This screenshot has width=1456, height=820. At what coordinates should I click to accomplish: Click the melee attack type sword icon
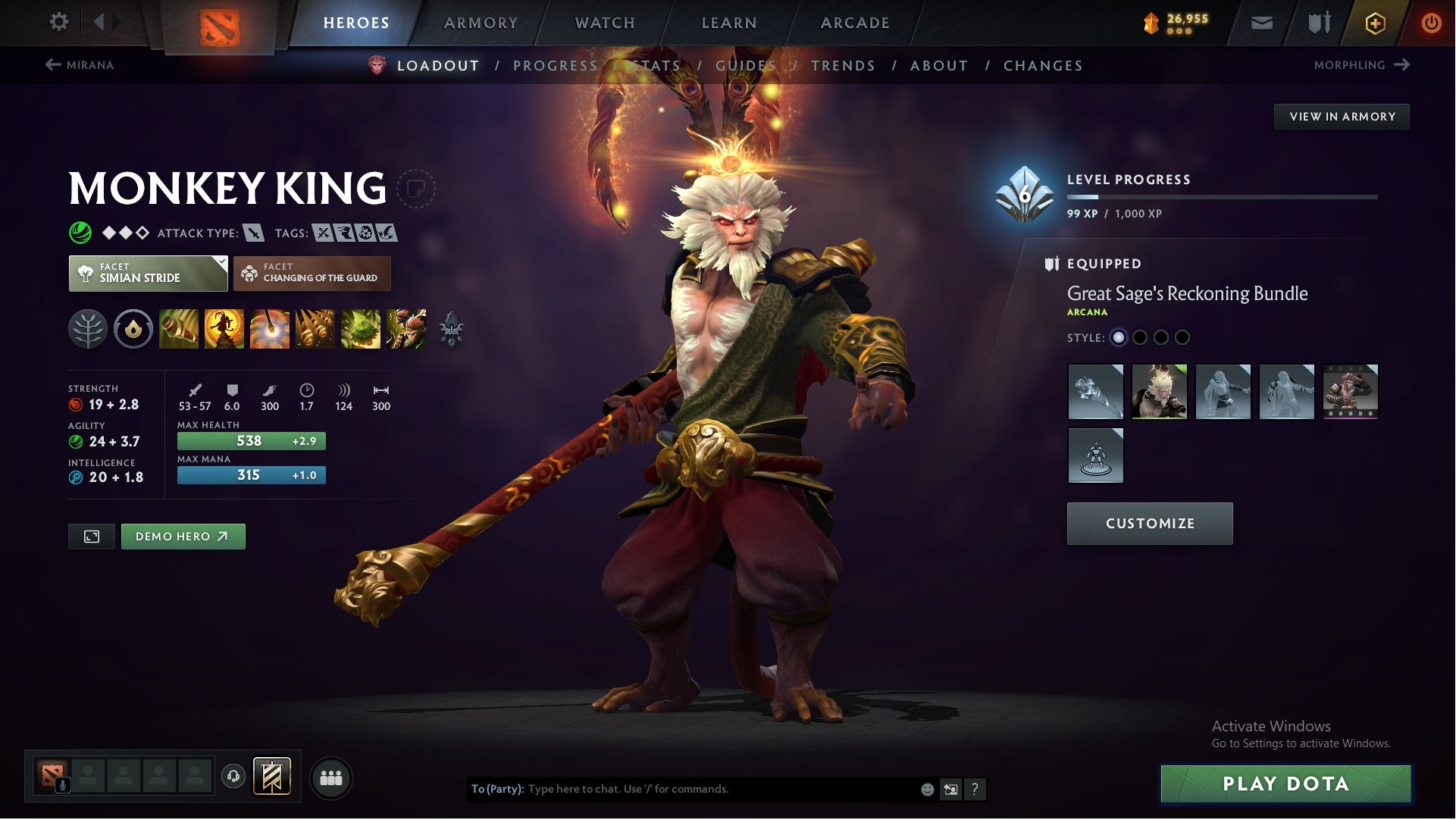(252, 233)
